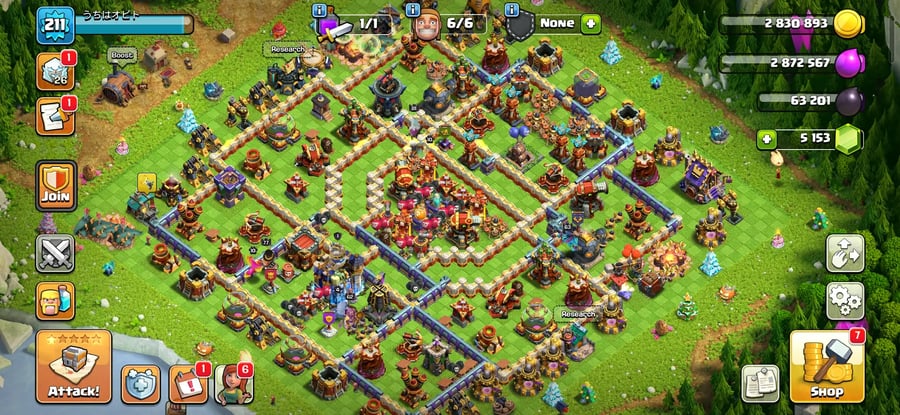Open the red-haired character button with badge 6
Image resolution: width=900 pixels, height=415 pixels.
[x=232, y=383]
